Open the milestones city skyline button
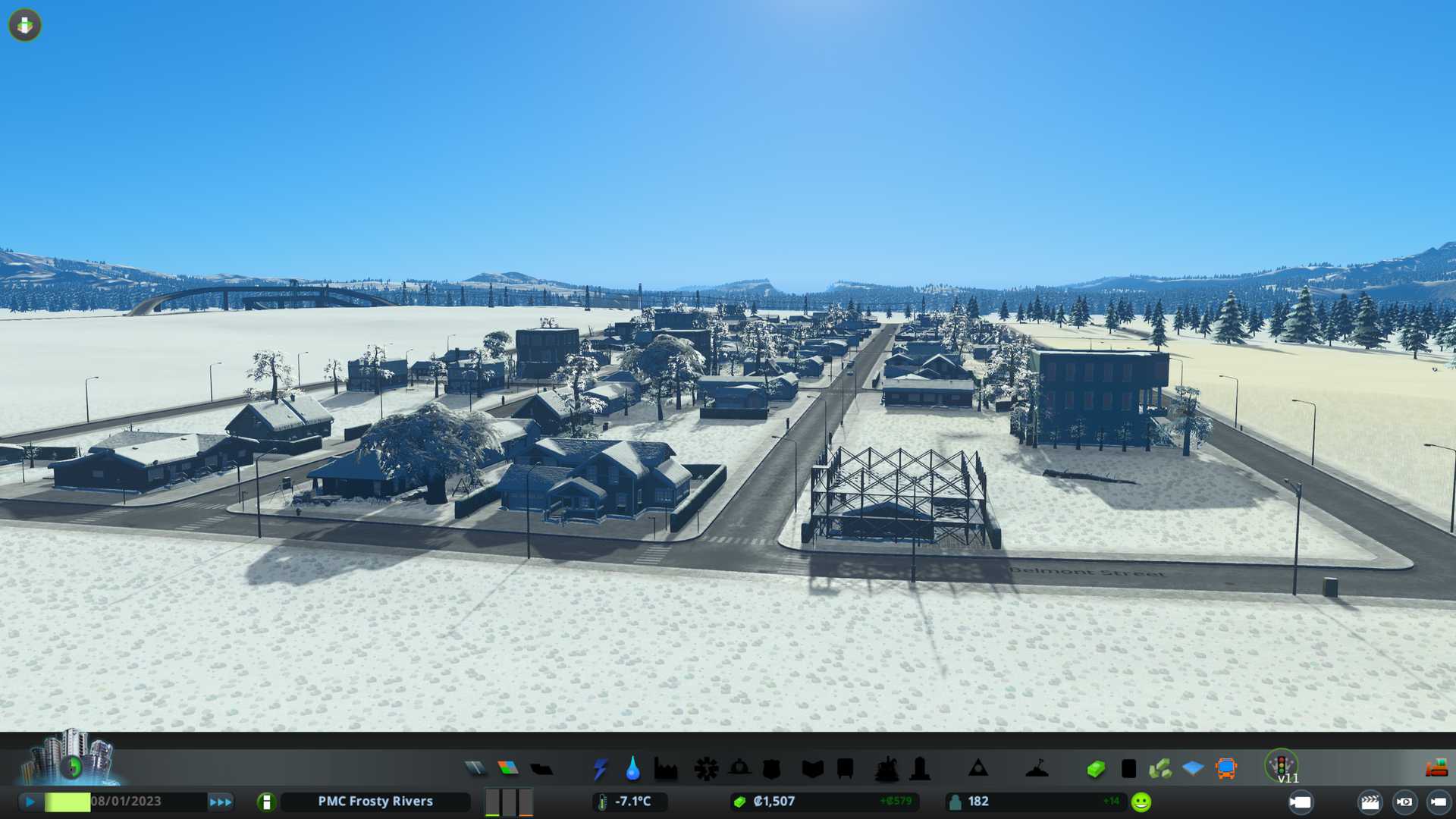 (x=70, y=758)
